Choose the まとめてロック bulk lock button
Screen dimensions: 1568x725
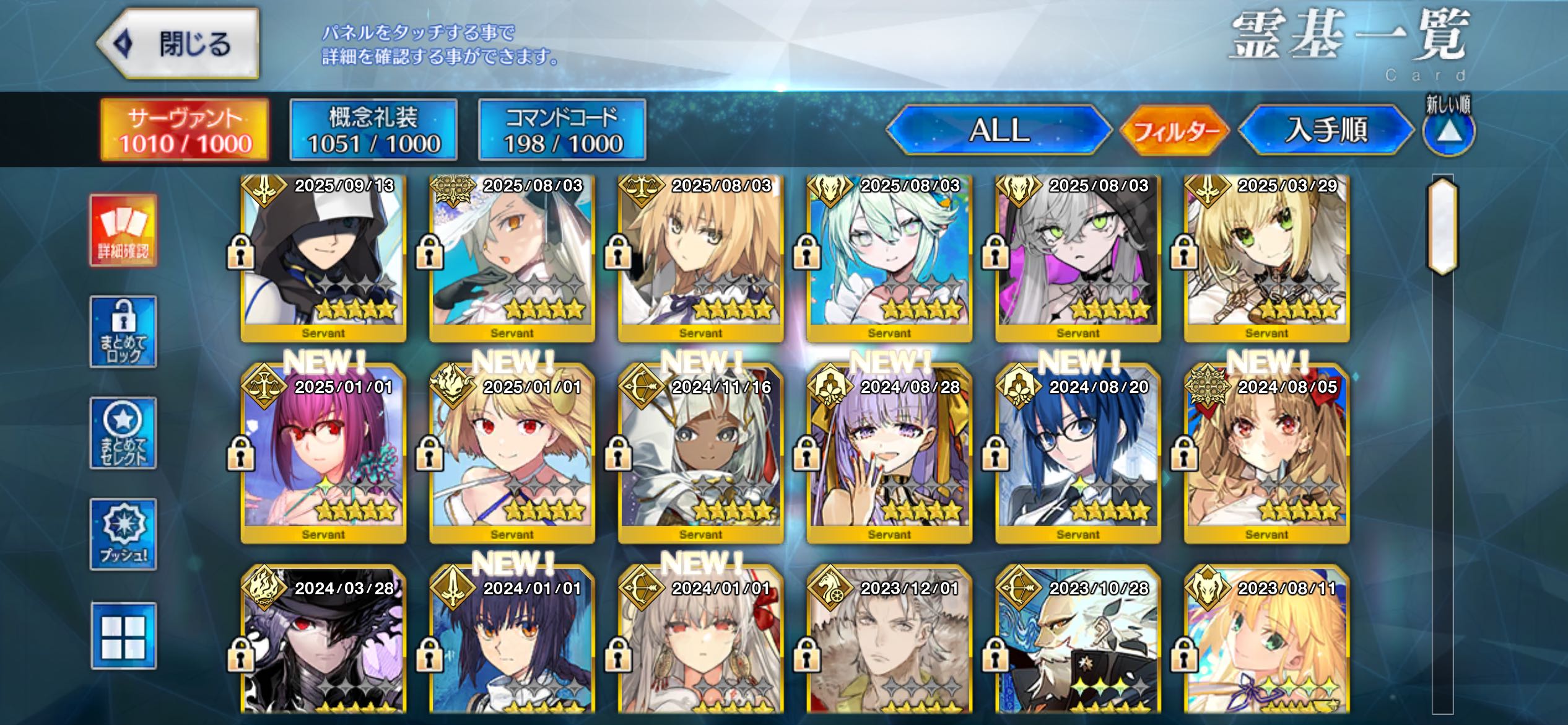[x=123, y=332]
